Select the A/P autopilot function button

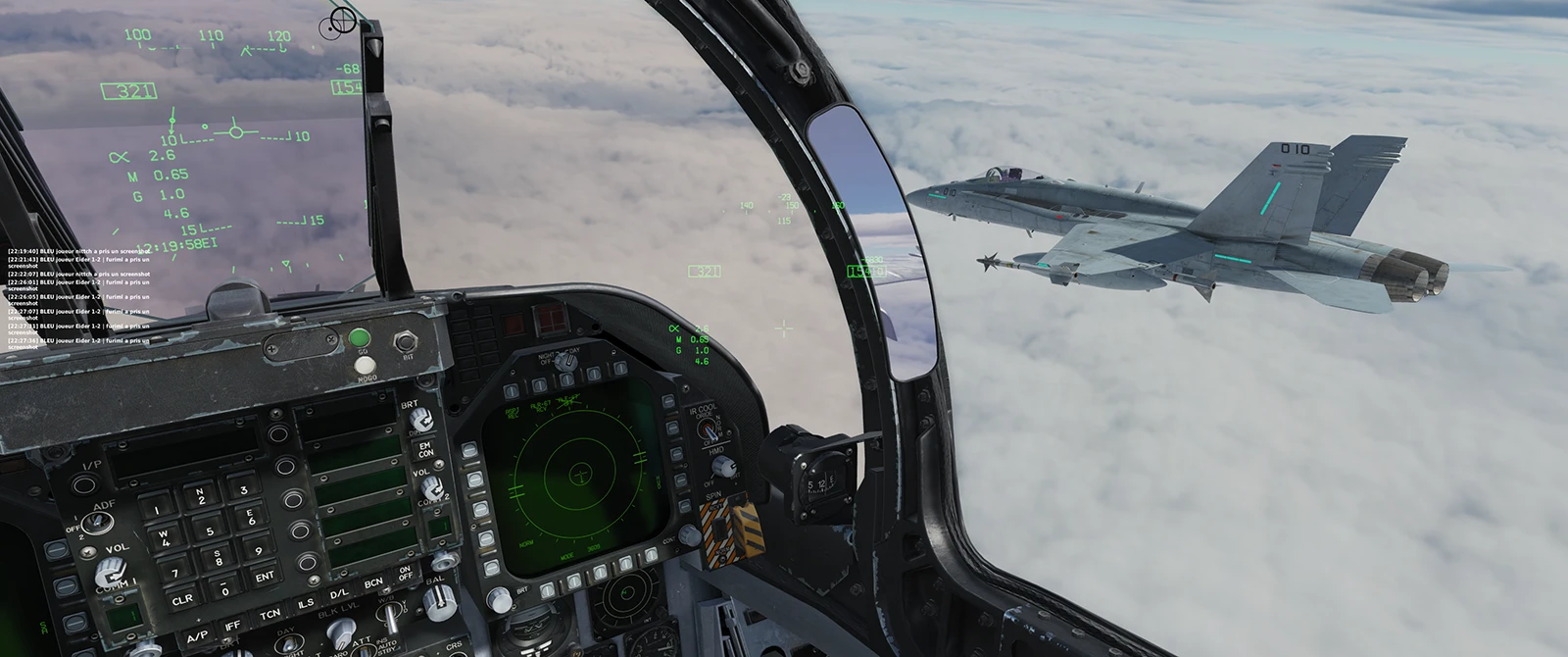[x=196, y=635]
